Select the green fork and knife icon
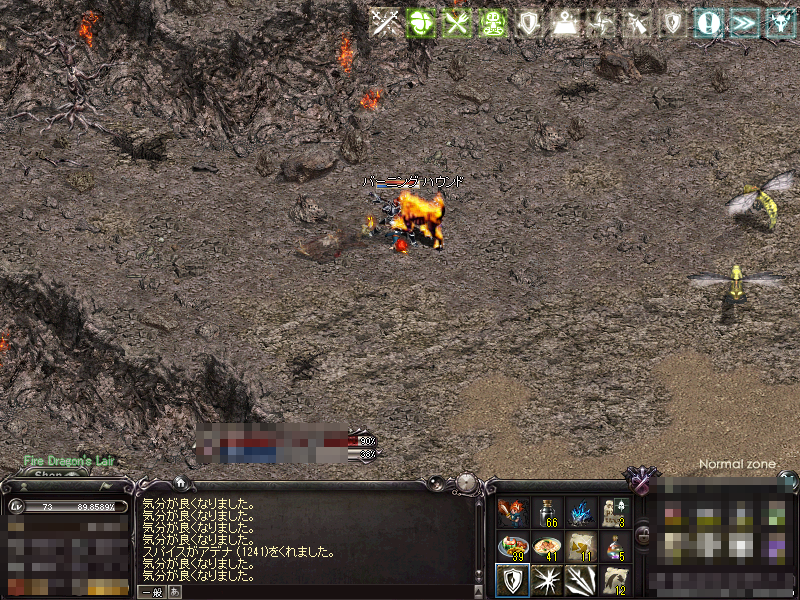The width and height of the screenshot is (800, 600). pos(456,23)
